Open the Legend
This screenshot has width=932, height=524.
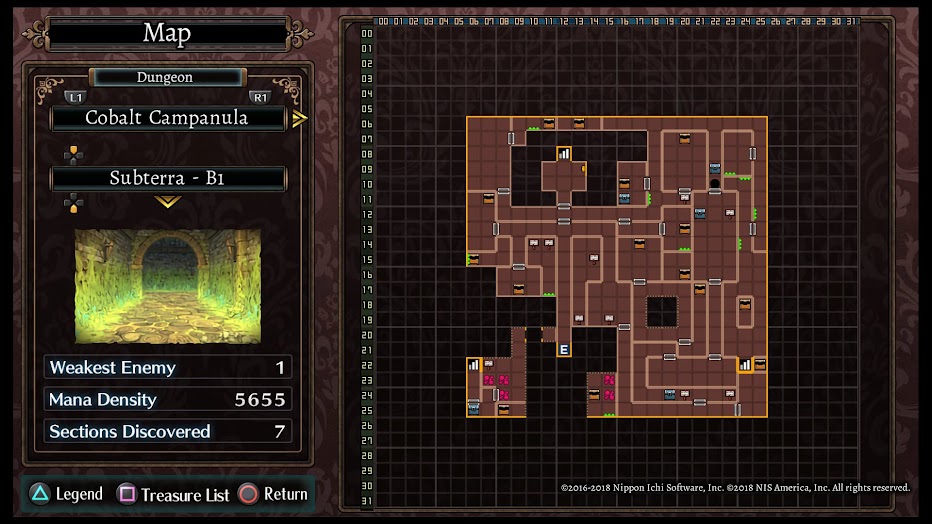(66, 494)
